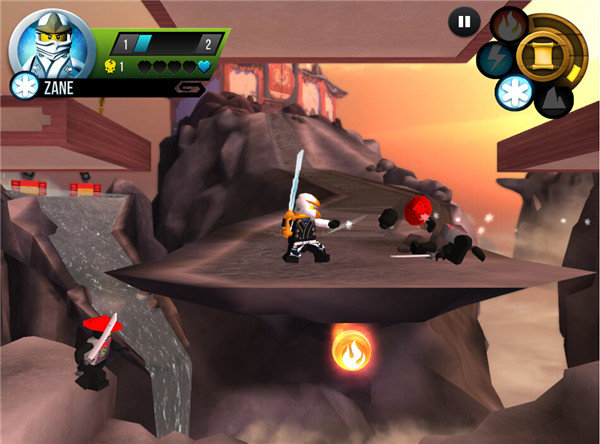Select the fire element icon
This screenshot has width=600, height=444.
pyautogui.click(x=508, y=24)
